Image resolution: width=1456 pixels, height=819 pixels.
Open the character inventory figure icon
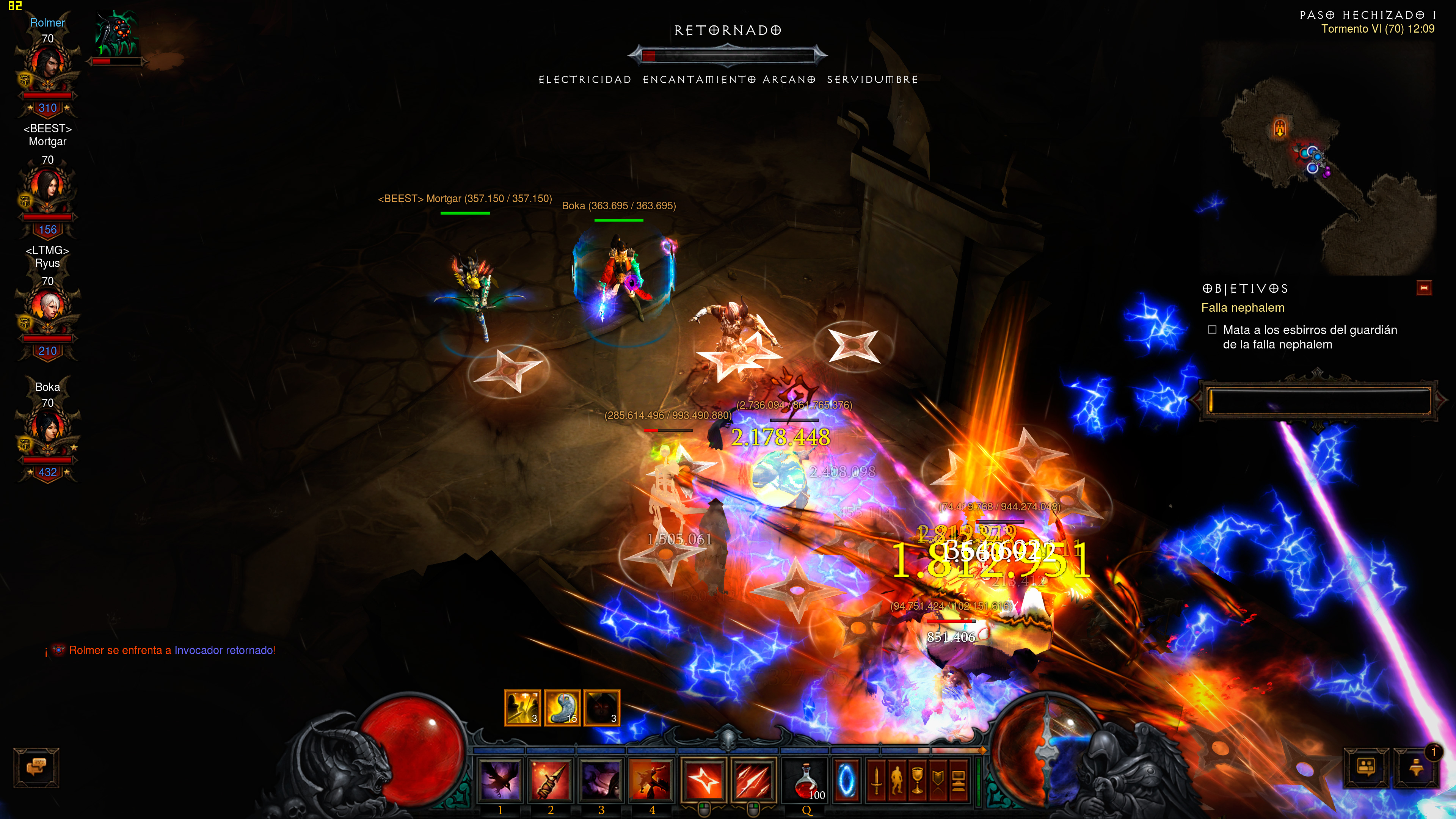[897, 781]
